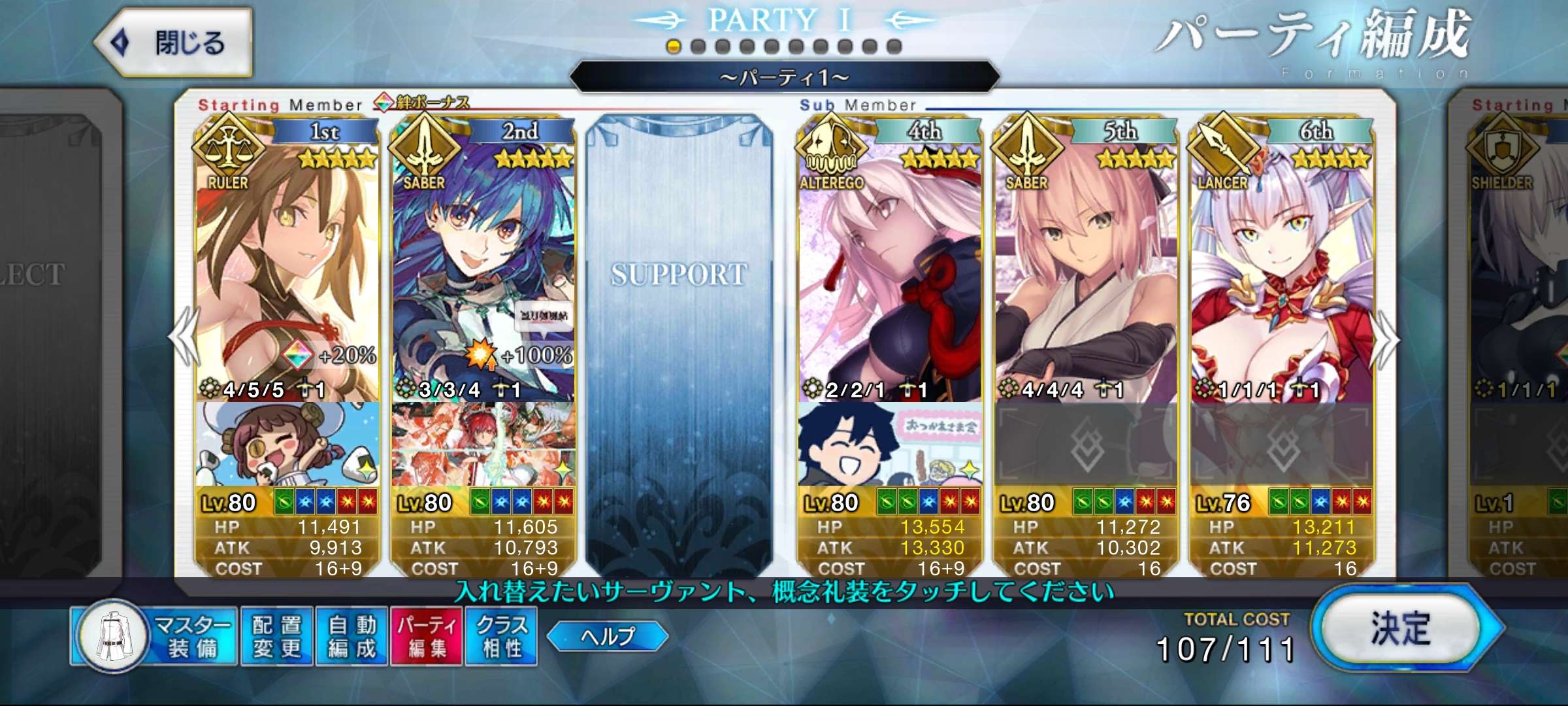Run 自動編成 auto formation
This screenshot has width=1568, height=706.
(352, 636)
